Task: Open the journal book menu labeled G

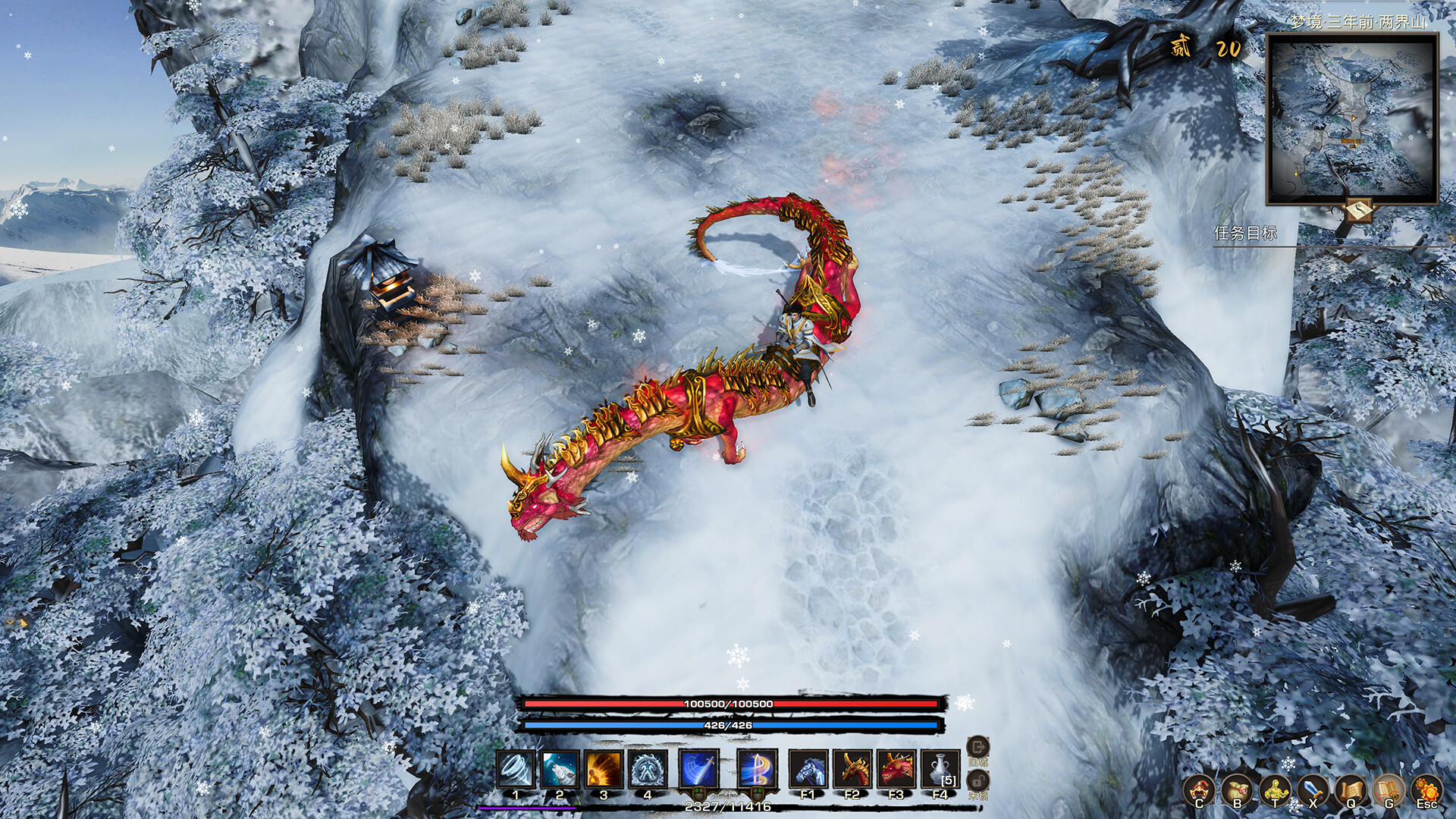Action: tap(1389, 789)
